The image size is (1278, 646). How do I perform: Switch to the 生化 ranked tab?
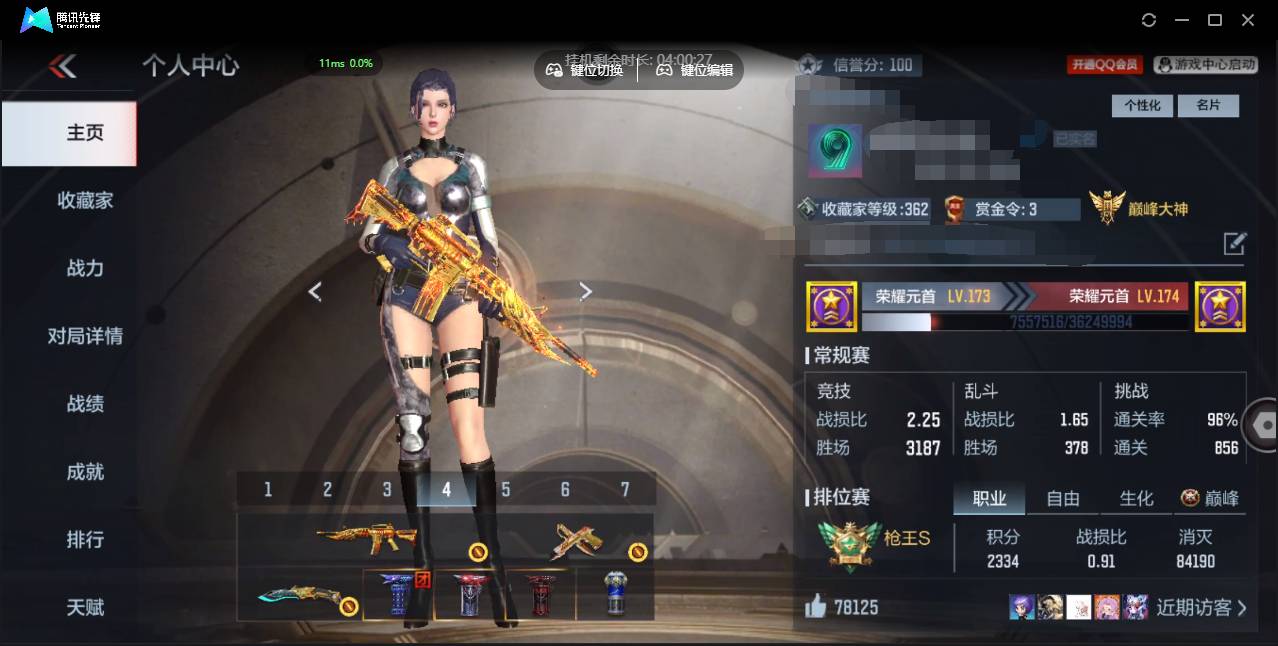(1136, 498)
